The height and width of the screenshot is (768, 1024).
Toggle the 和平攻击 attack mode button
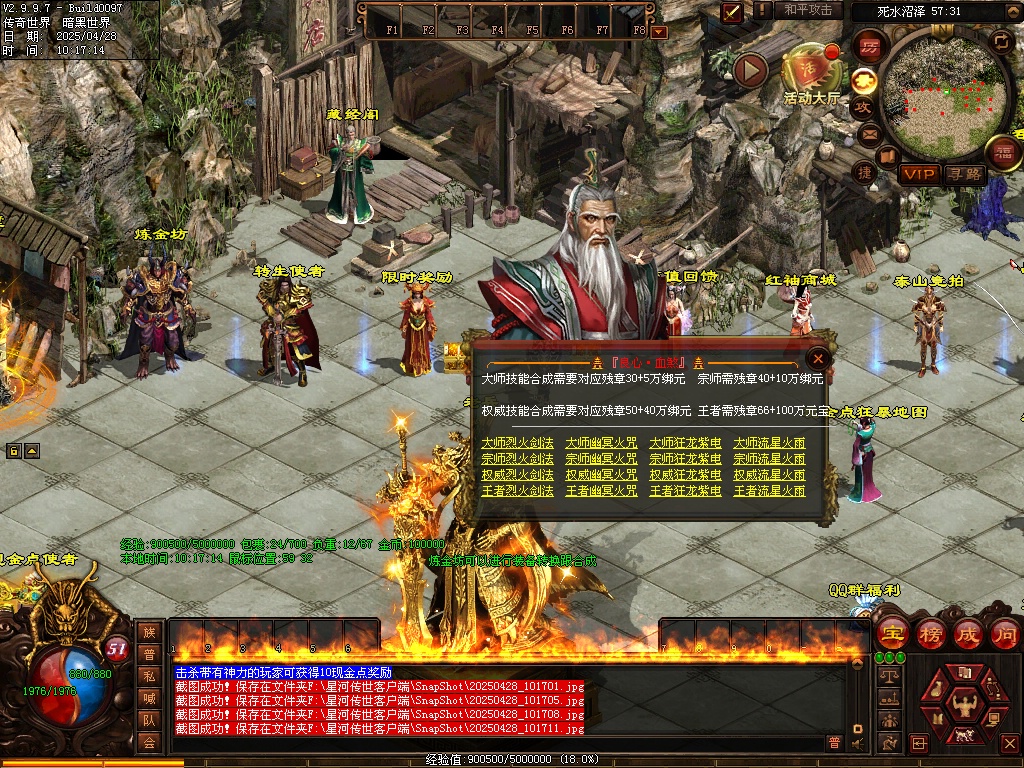coord(807,10)
